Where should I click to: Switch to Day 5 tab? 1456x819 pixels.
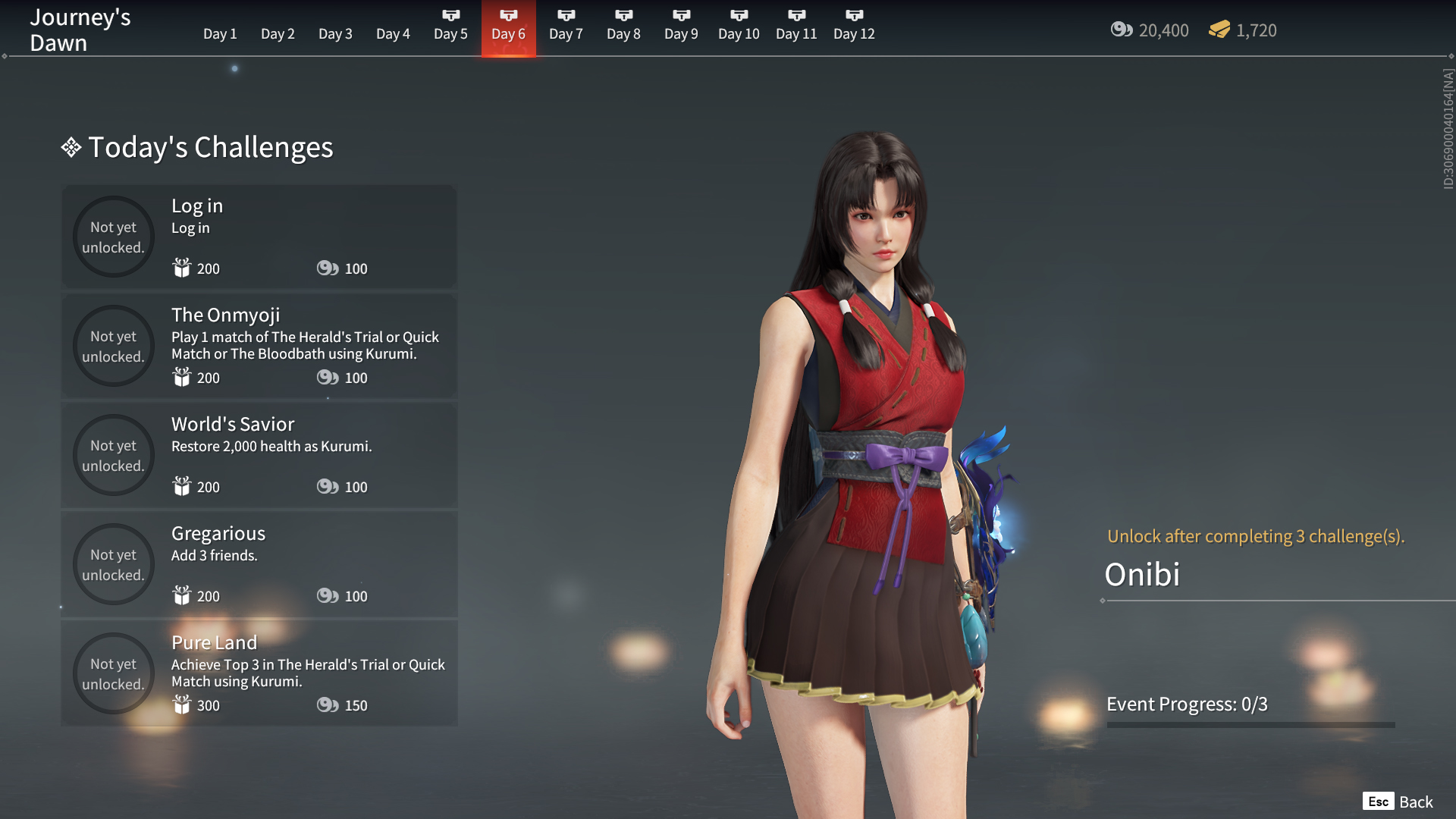click(x=450, y=29)
